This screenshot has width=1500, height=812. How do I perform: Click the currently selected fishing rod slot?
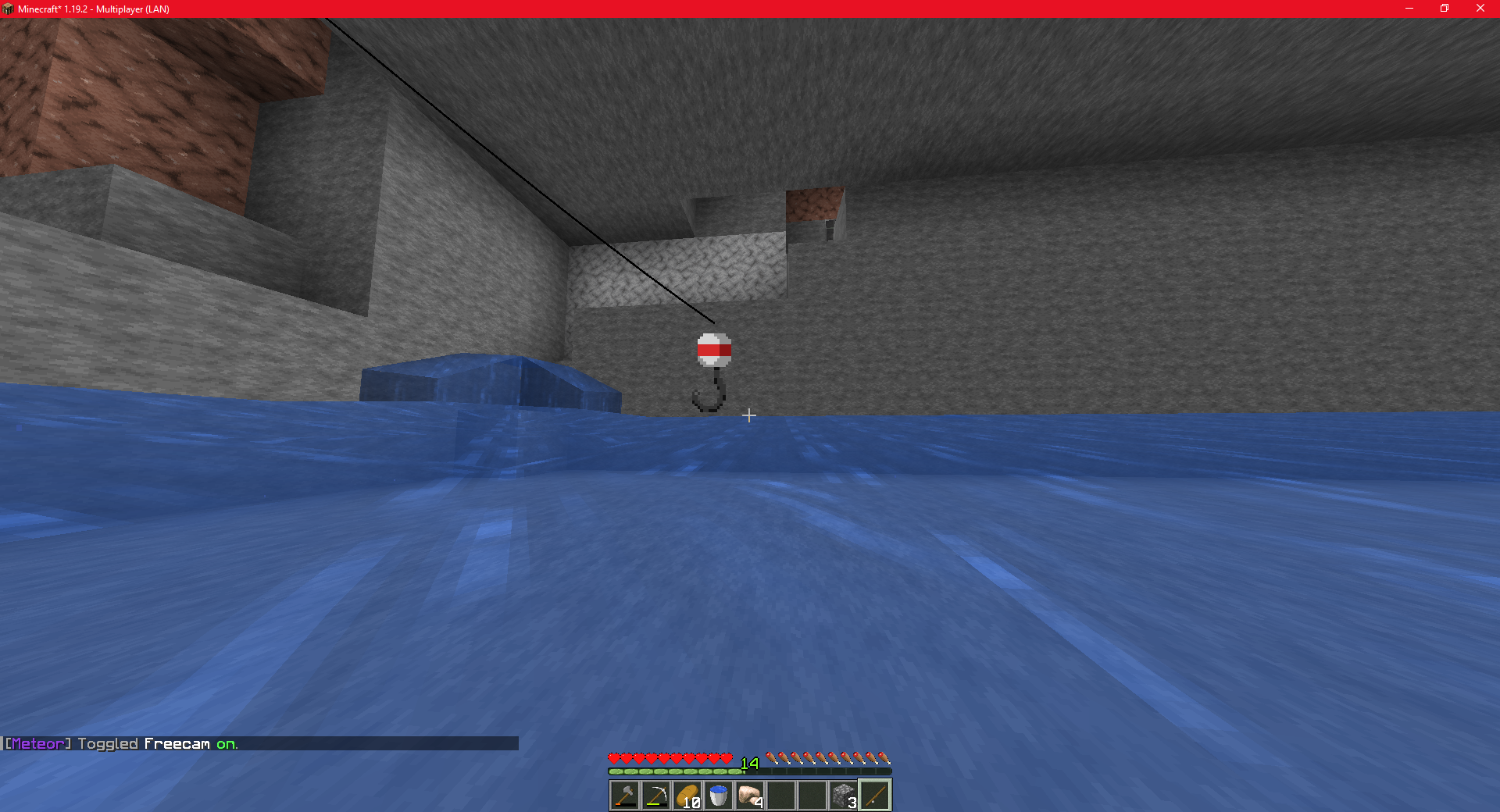tap(876, 794)
